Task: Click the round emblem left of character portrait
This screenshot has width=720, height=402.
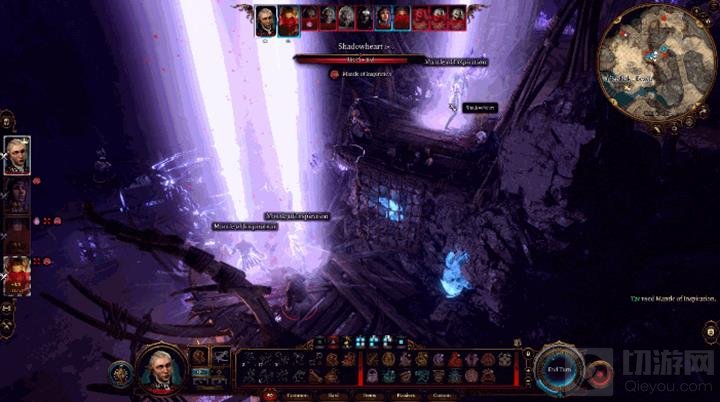Action: pos(122,370)
